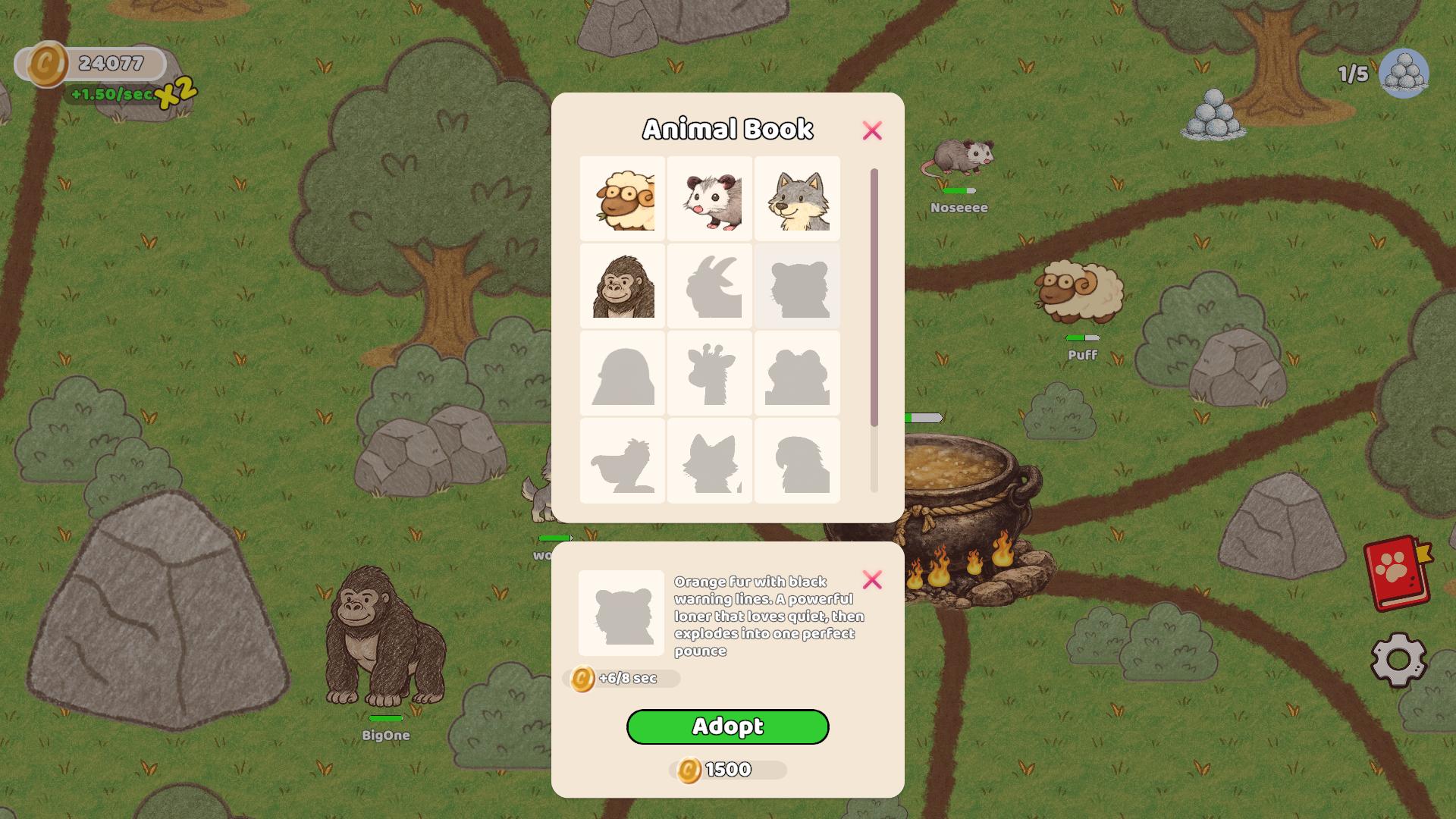
Task: Select the sheep entry in the Animal Book
Action: [622, 199]
